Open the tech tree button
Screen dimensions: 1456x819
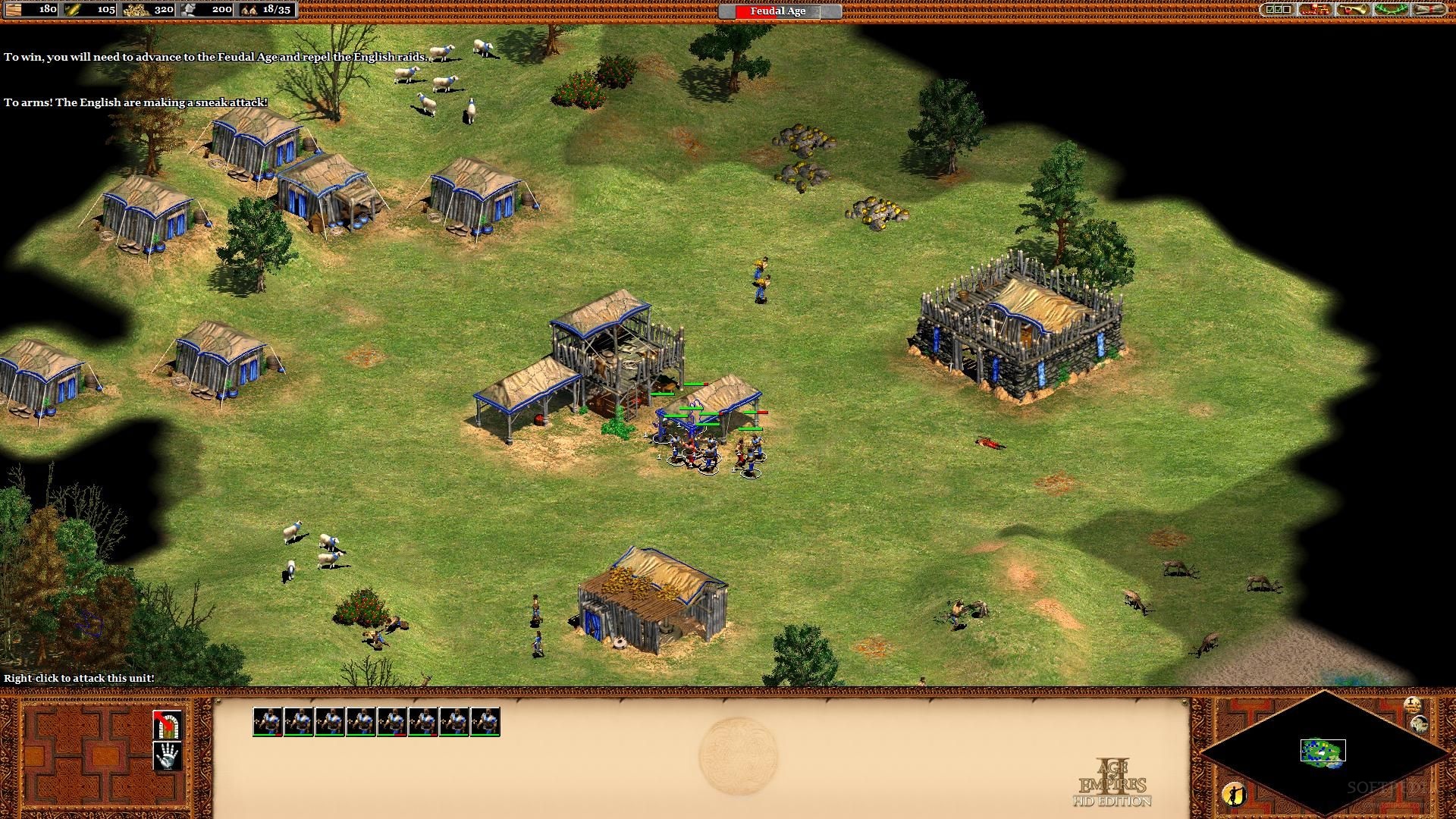(1316, 10)
